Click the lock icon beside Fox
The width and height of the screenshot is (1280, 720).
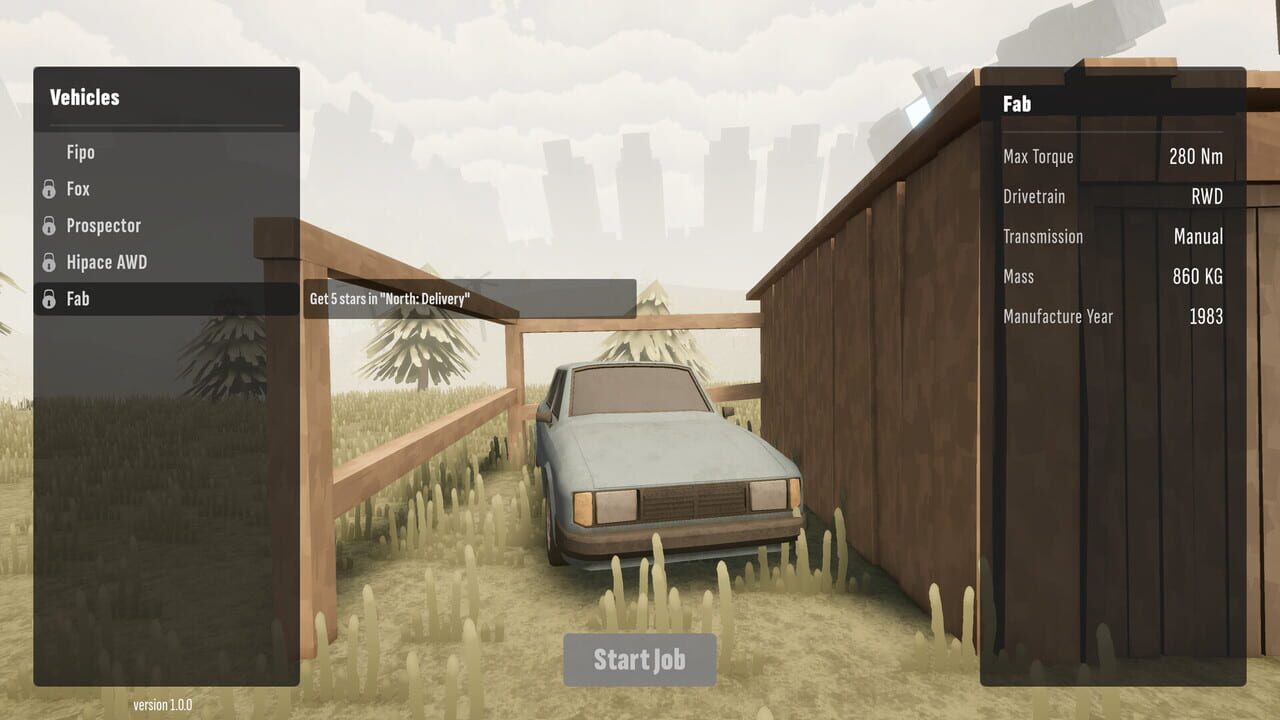pos(48,189)
